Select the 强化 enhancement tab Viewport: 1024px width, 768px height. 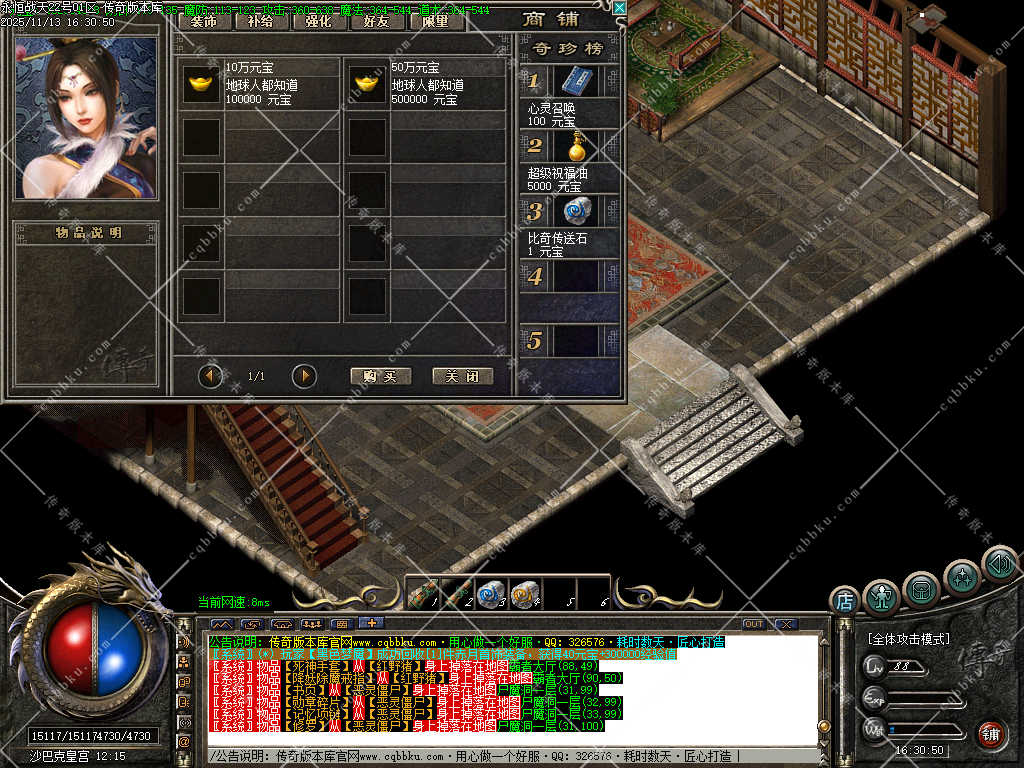pos(319,20)
